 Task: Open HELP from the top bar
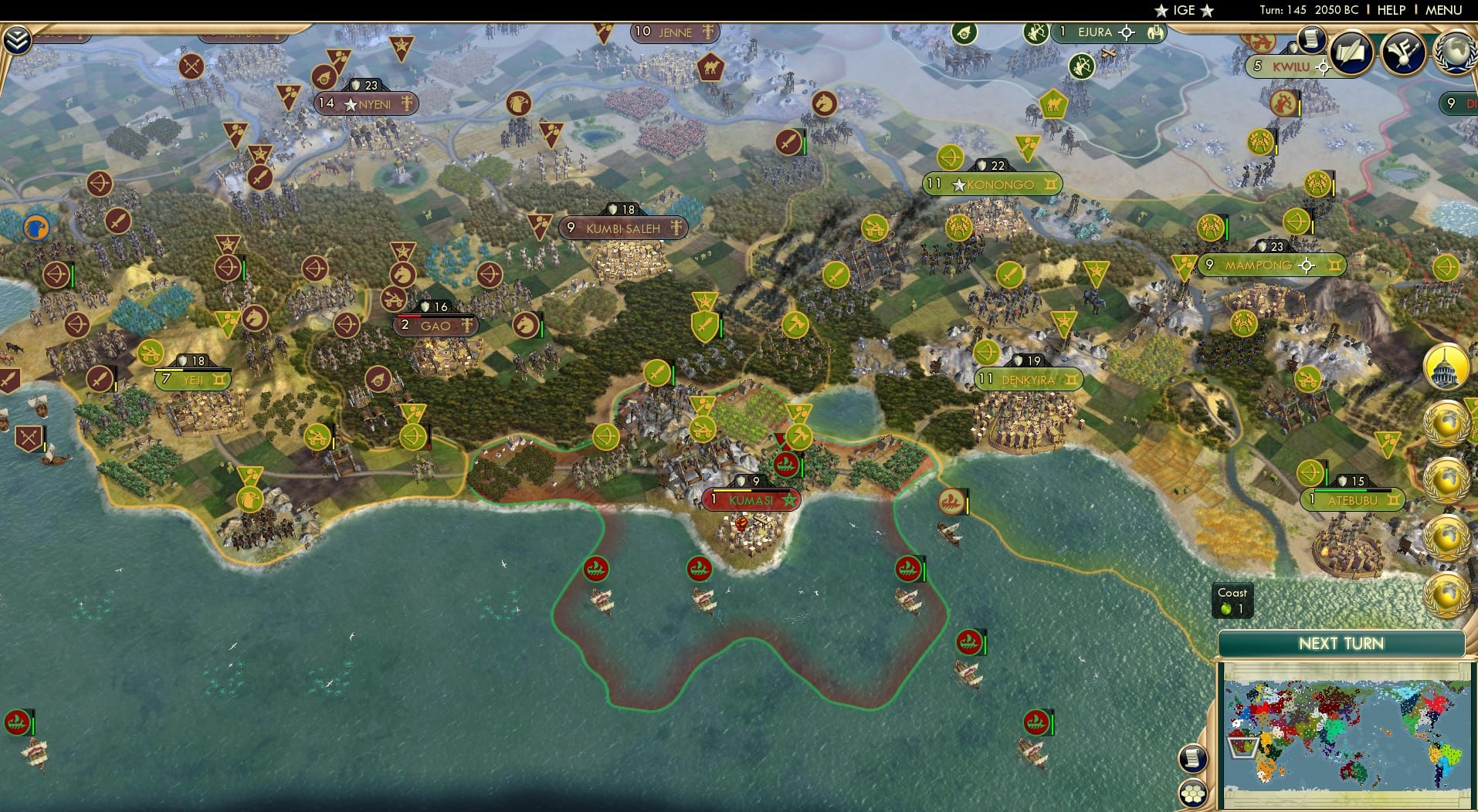1390,10
